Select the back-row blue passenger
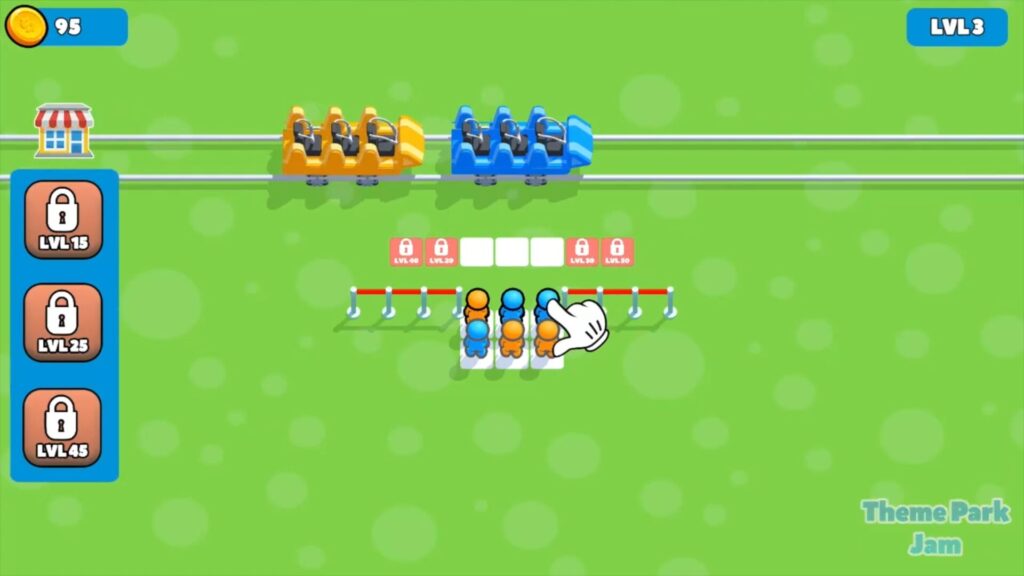Viewport: 1024px width, 576px height. [477, 338]
